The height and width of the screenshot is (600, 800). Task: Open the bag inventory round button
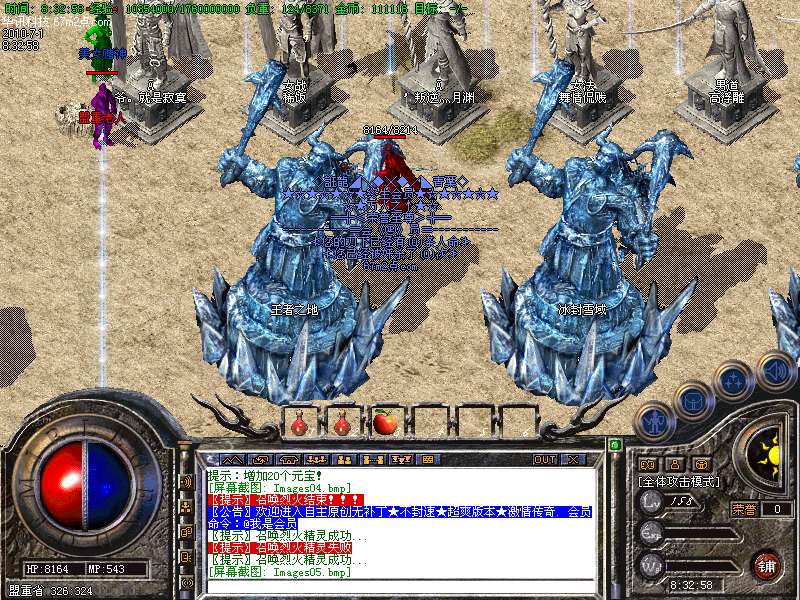pos(692,400)
